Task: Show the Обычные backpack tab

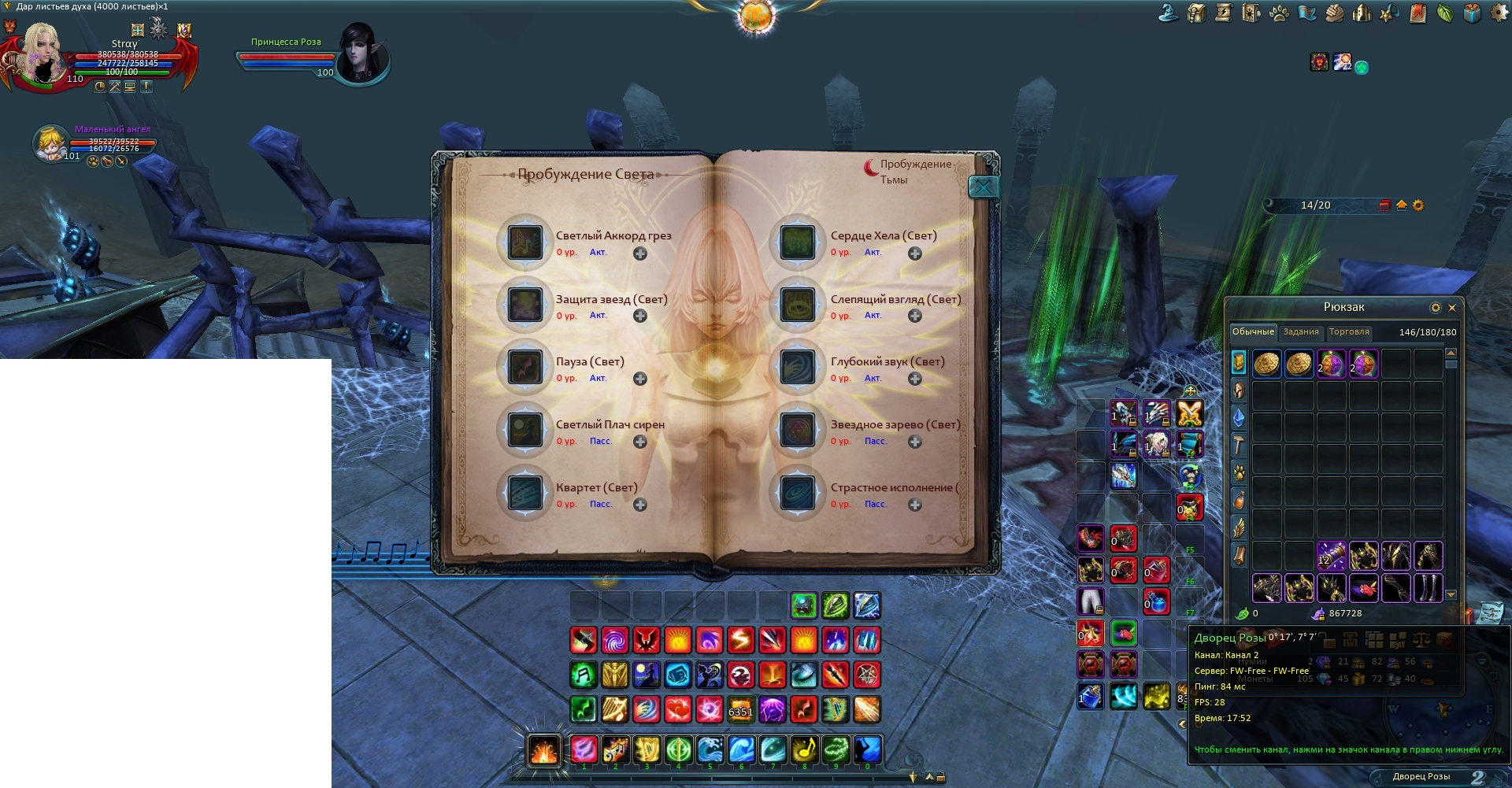Action: [x=1253, y=332]
